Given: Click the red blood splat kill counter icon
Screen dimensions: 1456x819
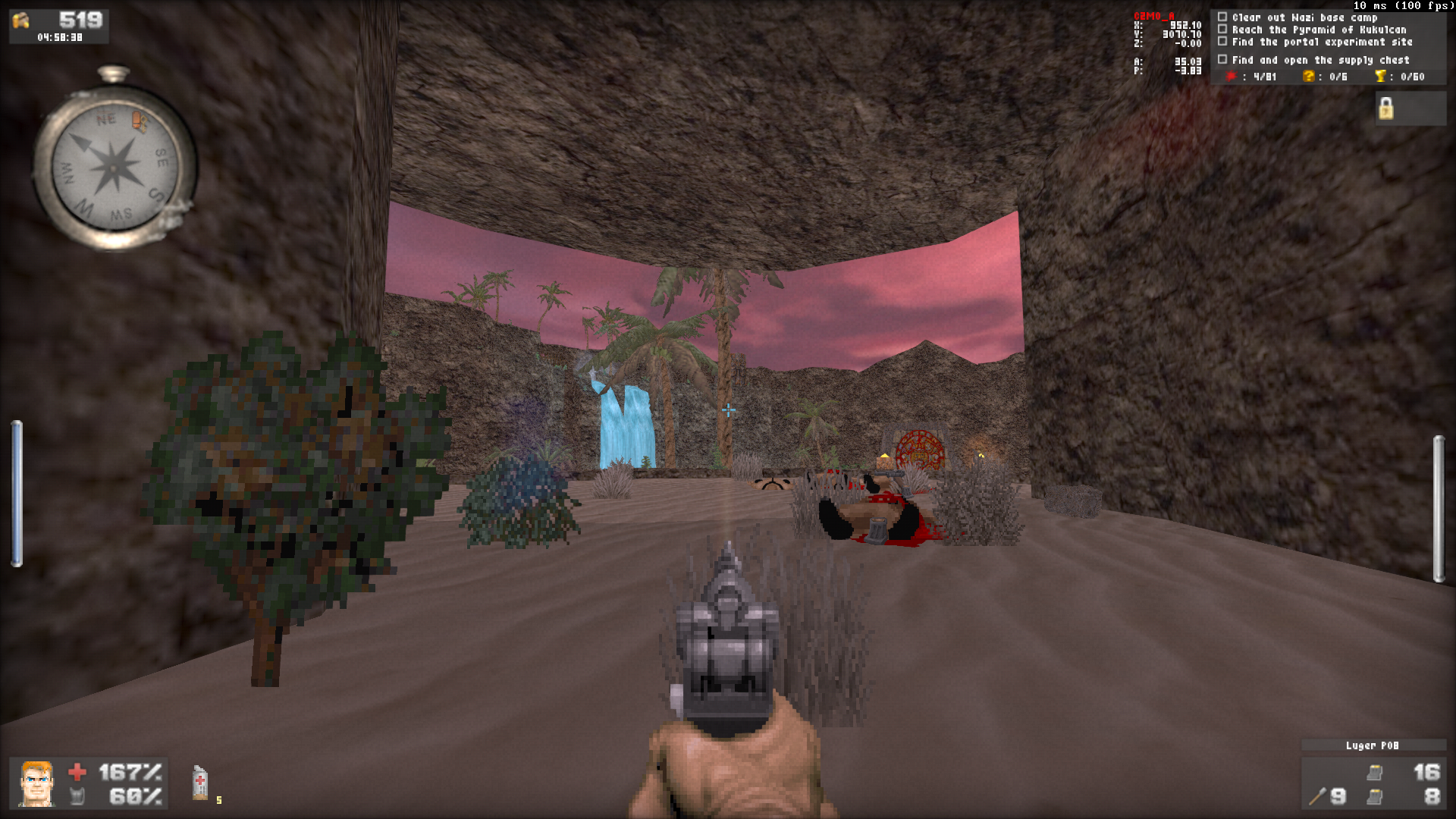Looking at the screenshot, I should (1232, 76).
